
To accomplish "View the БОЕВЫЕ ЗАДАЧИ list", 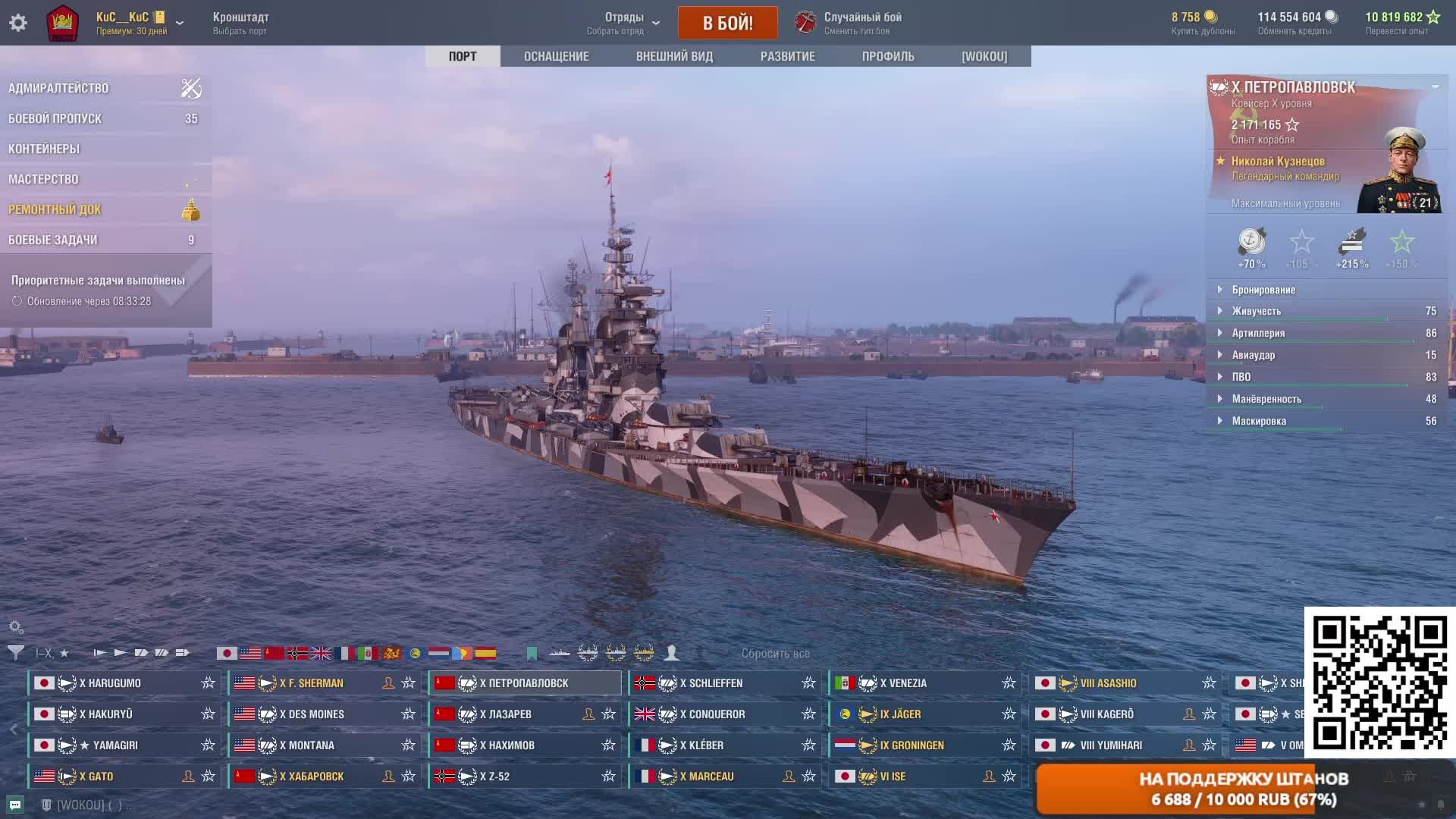I will pos(53,240).
